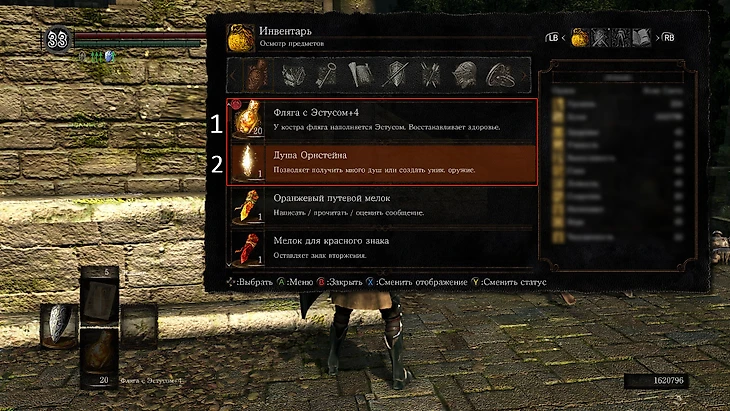Switch to the key items category
The height and width of the screenshot is (411, 730).
click(326, 75)
